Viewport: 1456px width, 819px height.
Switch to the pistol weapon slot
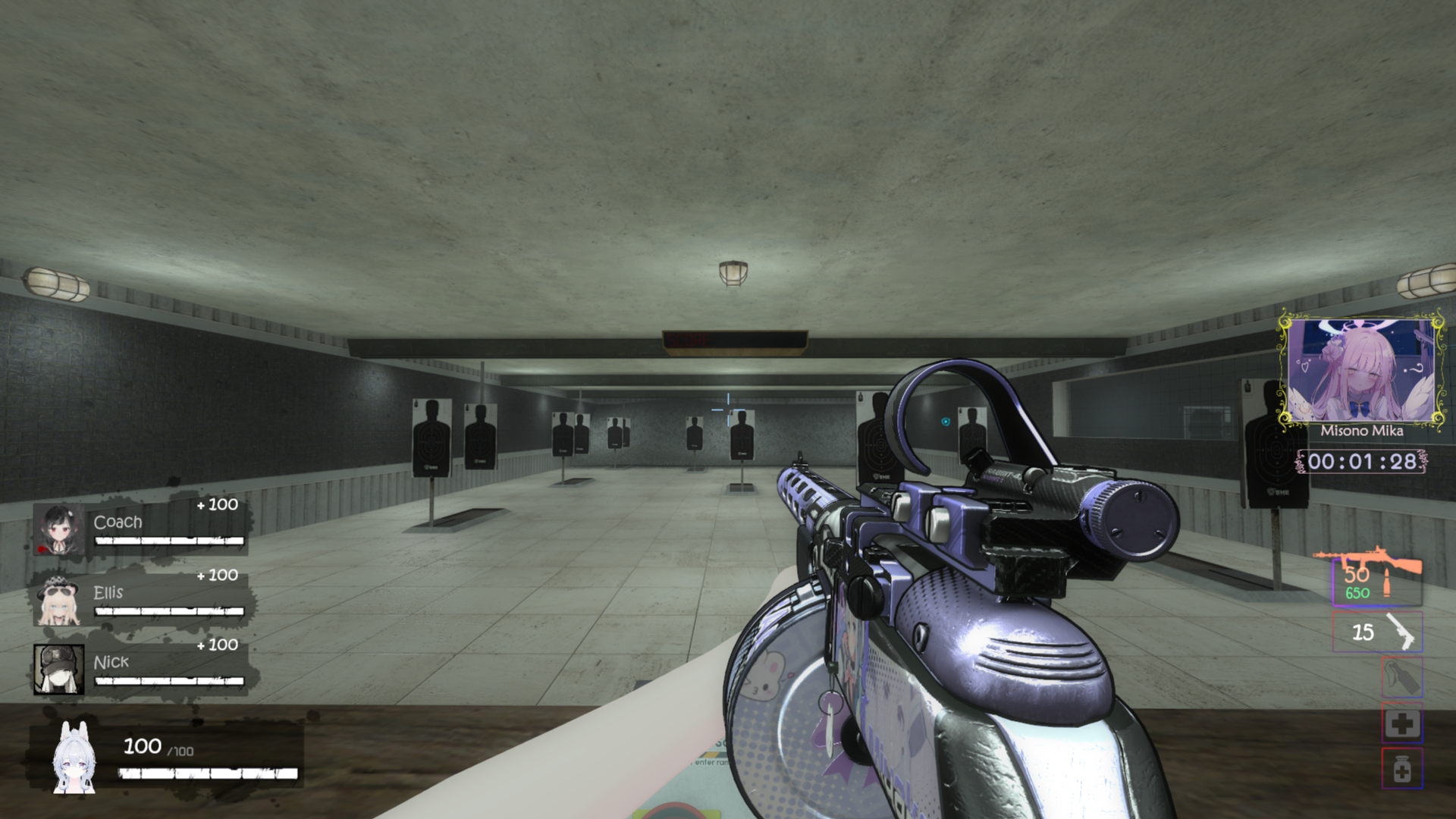tap(1377, 632)
